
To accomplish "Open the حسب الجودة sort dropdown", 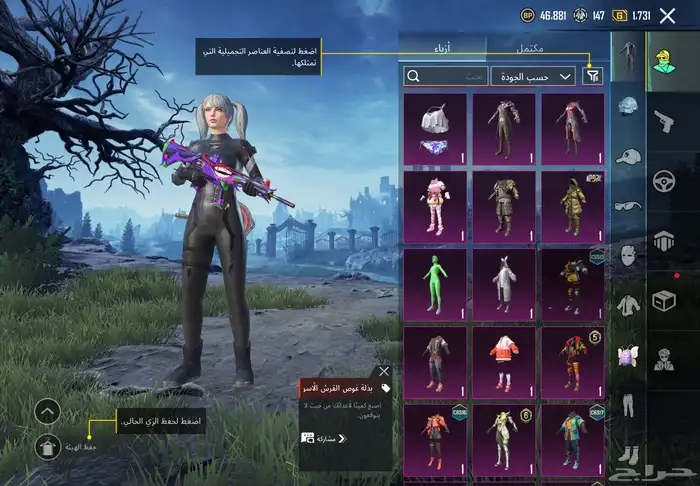I will tap(533, 76).
